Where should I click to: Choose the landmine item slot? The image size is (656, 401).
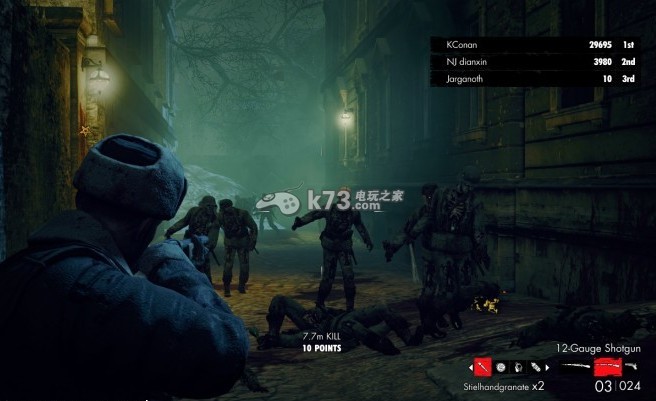pos(500,367)
